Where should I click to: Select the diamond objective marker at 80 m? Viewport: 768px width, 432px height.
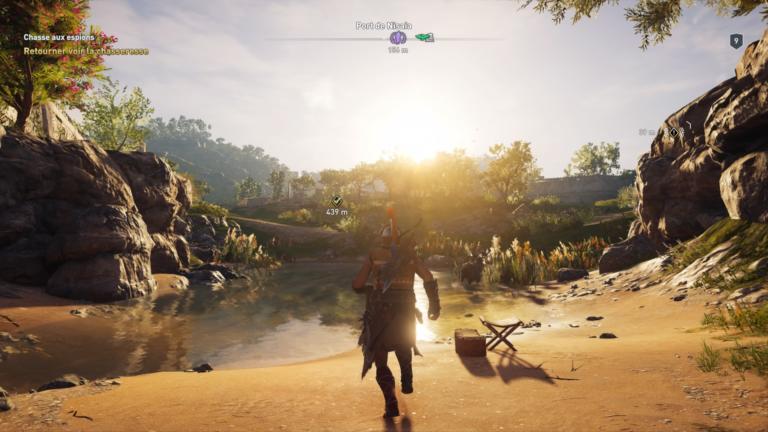pyautogui.click(x=673, y=132)
